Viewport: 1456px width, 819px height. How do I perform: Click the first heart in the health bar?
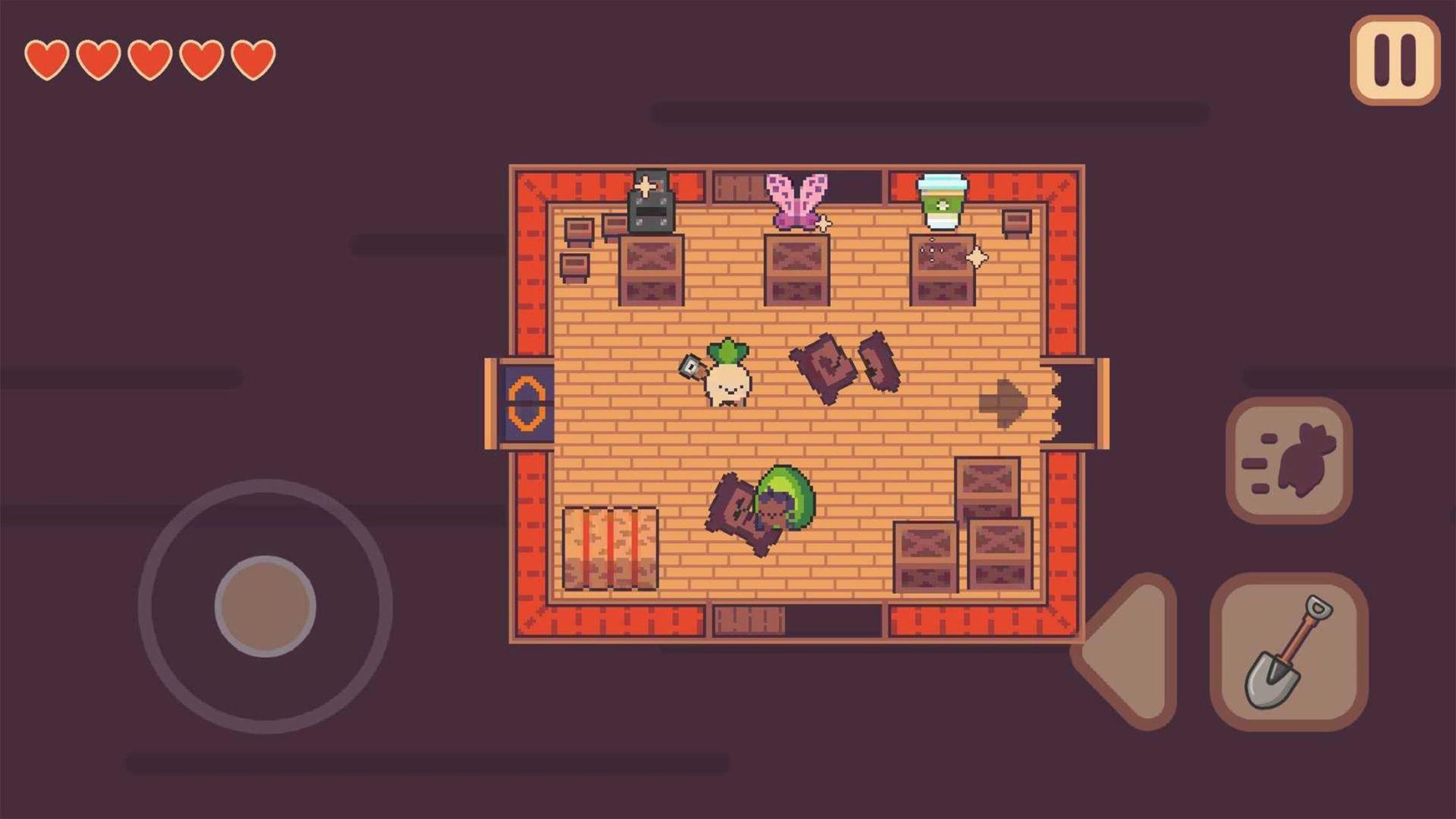[46, 58]
